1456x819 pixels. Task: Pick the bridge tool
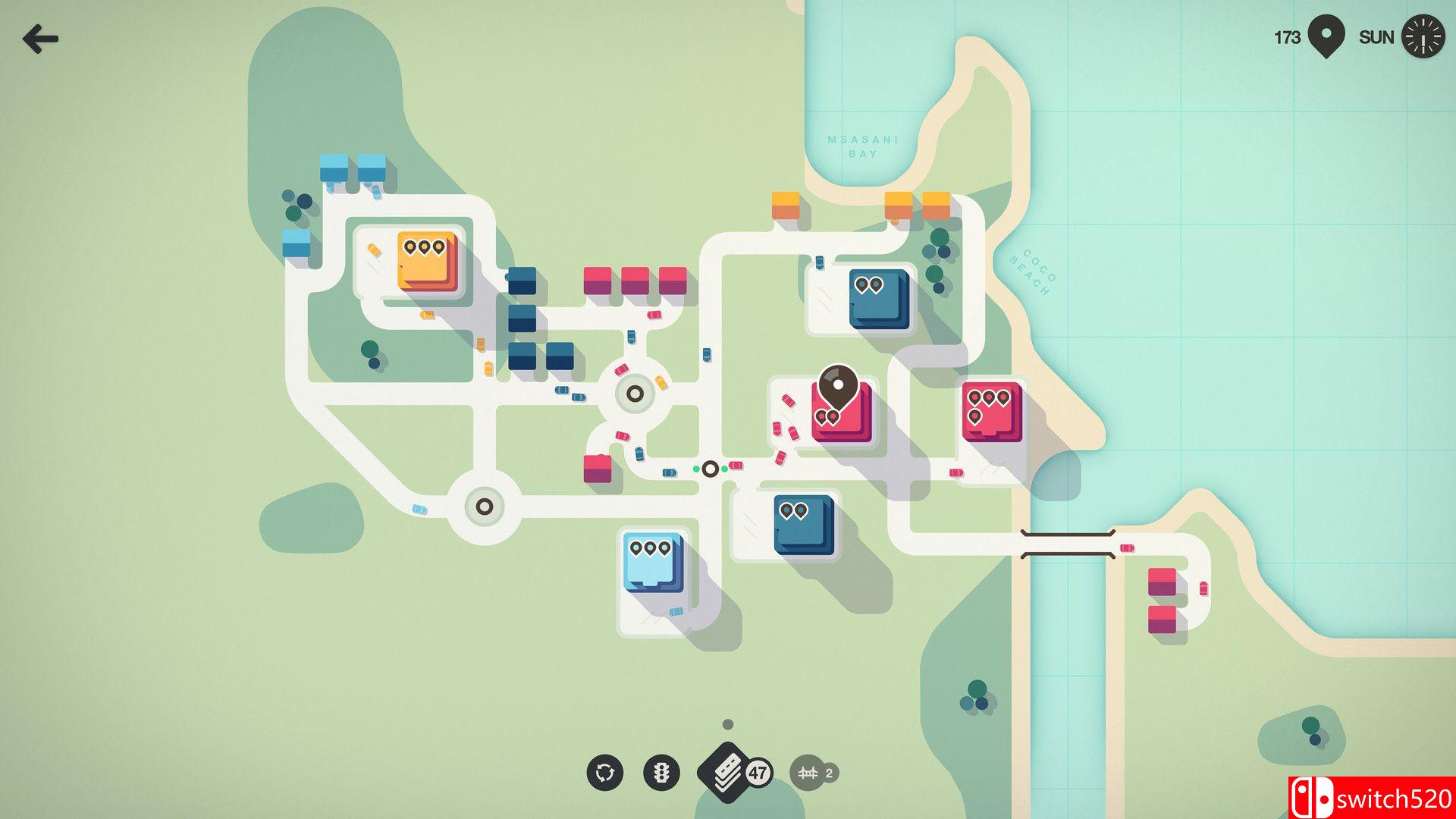tap(808, 773)
